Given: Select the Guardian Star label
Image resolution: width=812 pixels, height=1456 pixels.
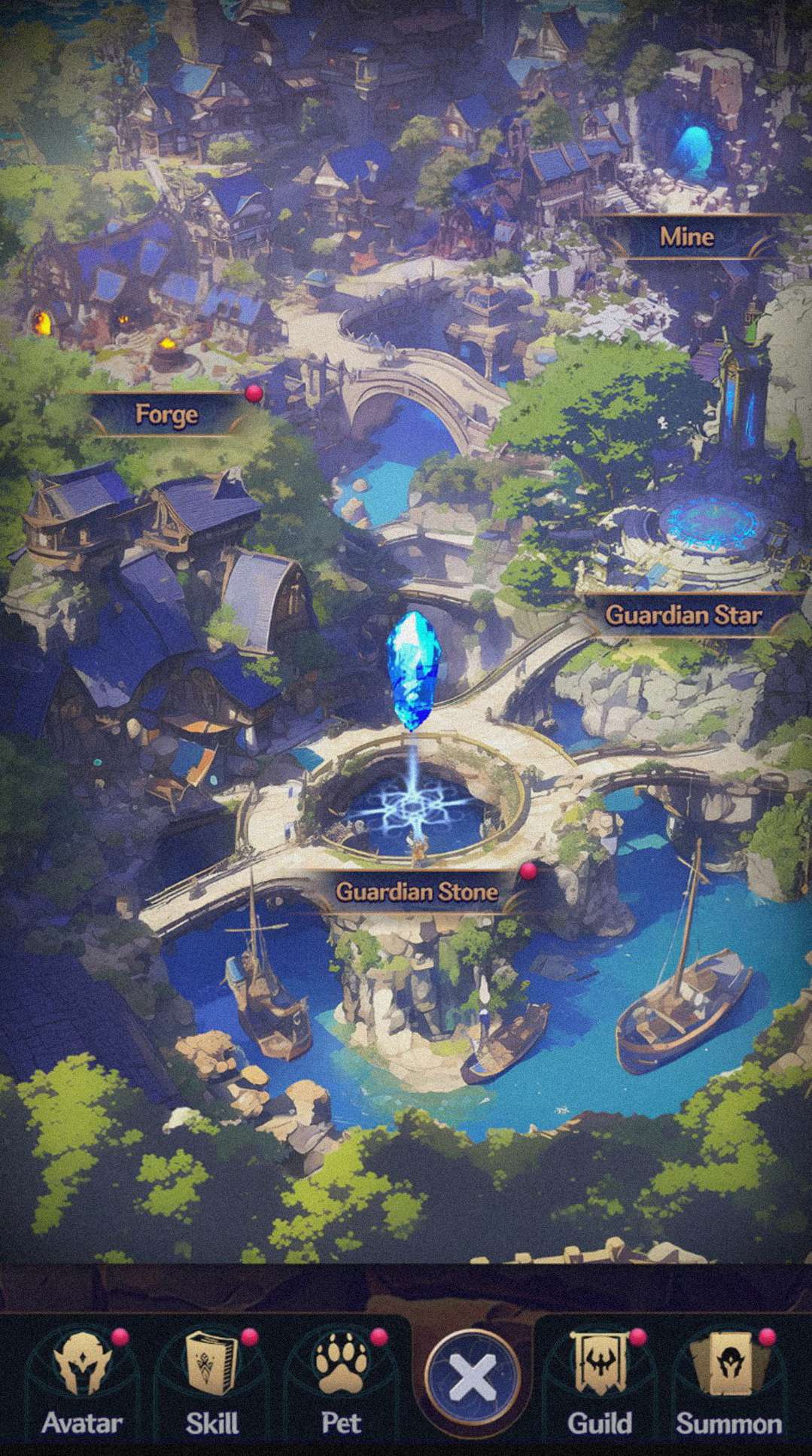Looking at the screenshot, I should click(x=683, y=615).
